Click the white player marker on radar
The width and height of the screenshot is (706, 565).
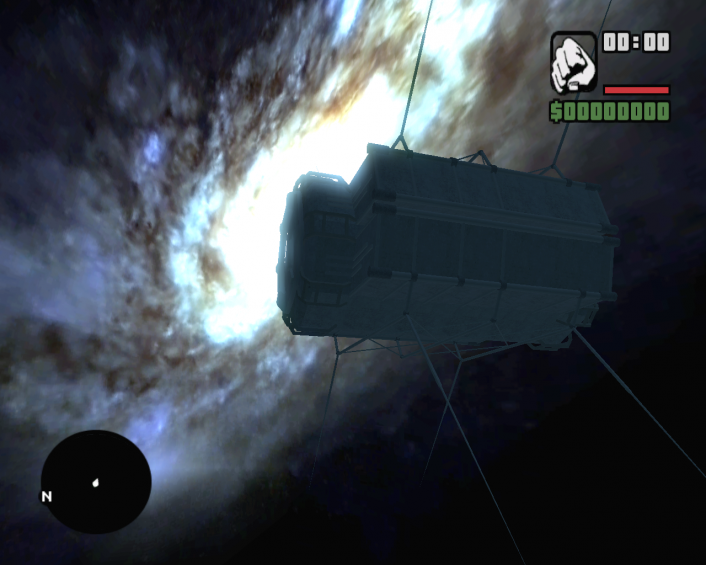tap(96, 482)
